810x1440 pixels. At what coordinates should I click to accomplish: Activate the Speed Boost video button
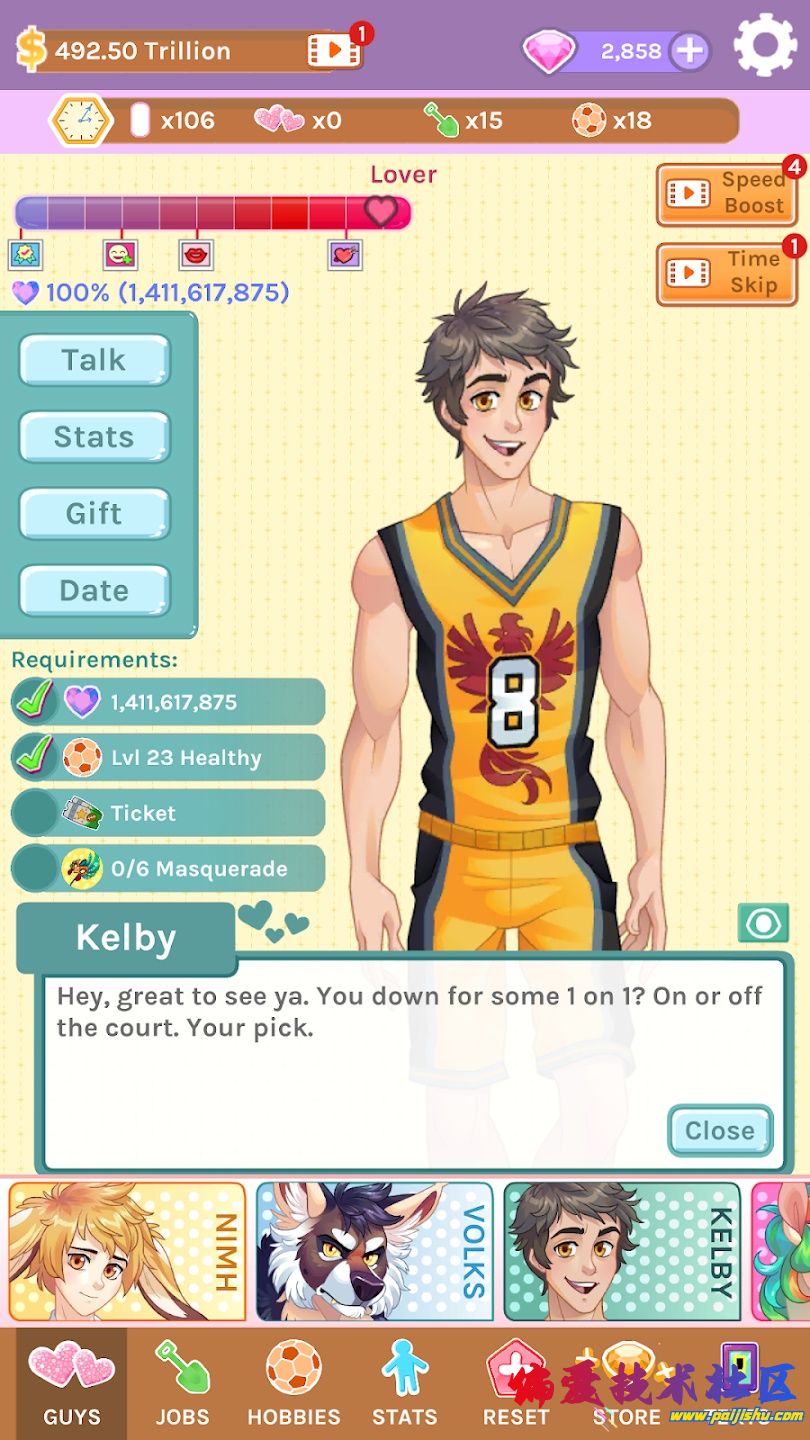pos(726,193)
